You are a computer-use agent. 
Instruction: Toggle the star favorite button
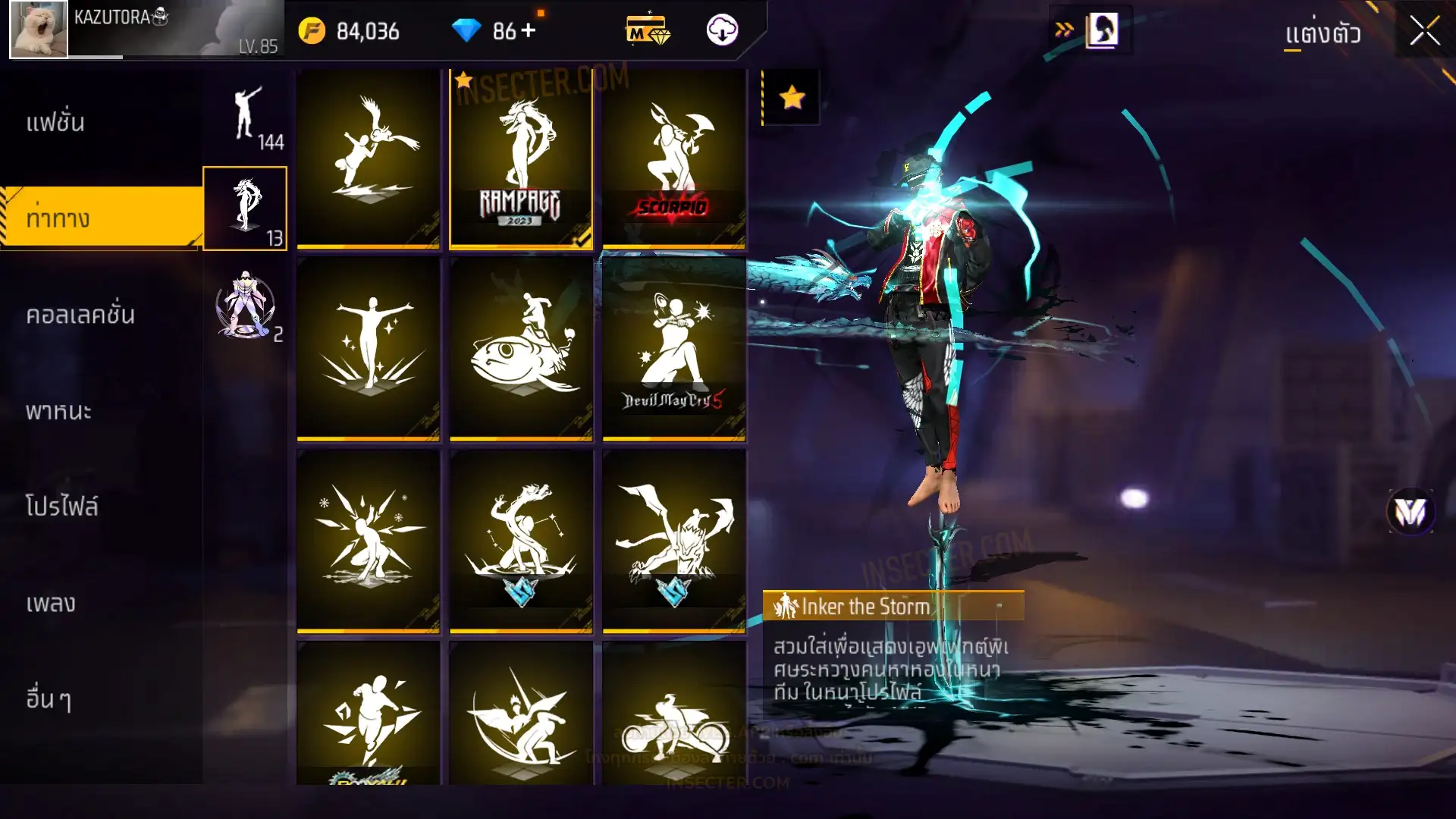click(792, 97)
